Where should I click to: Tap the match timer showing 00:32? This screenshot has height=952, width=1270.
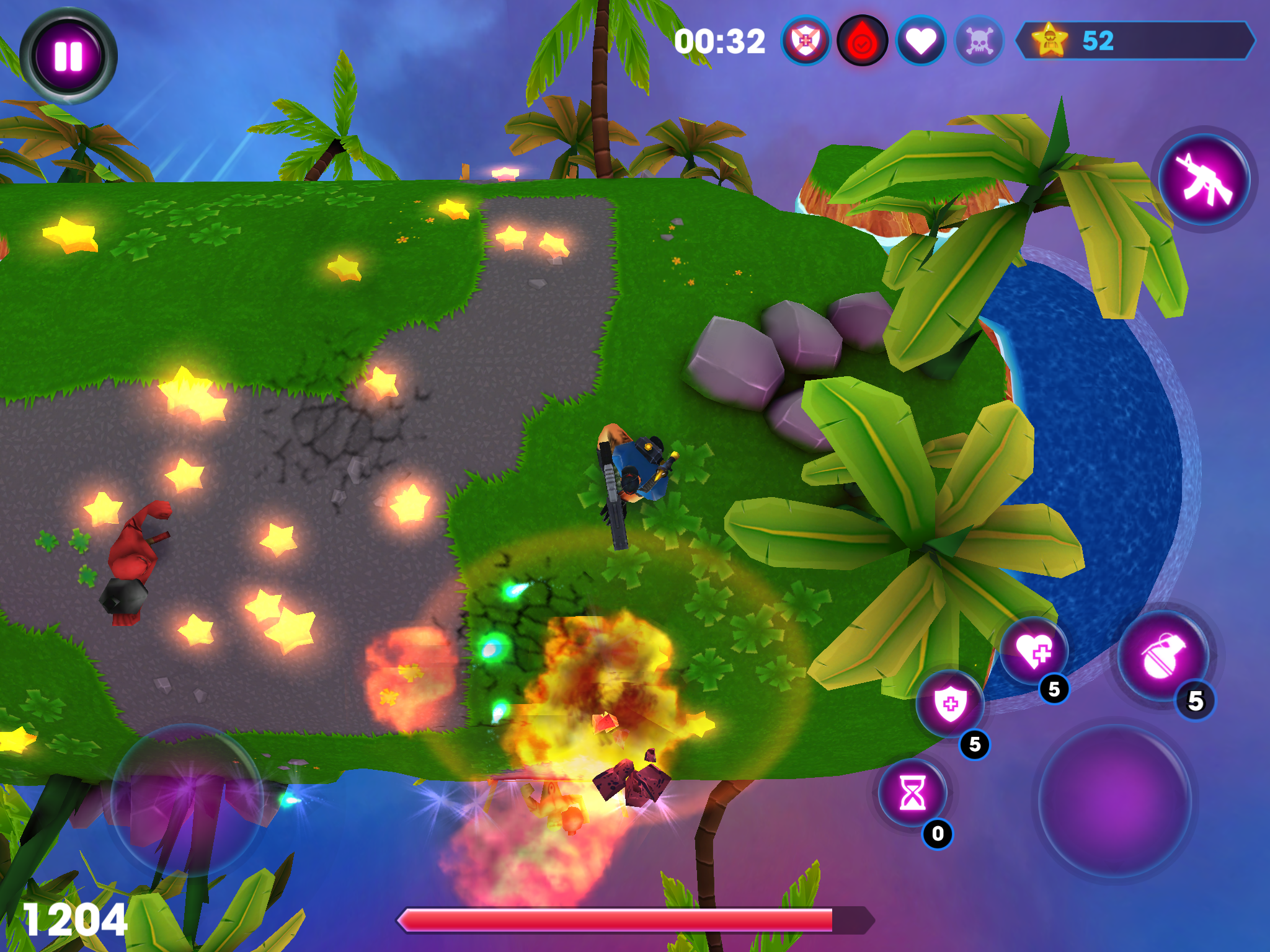721,42
